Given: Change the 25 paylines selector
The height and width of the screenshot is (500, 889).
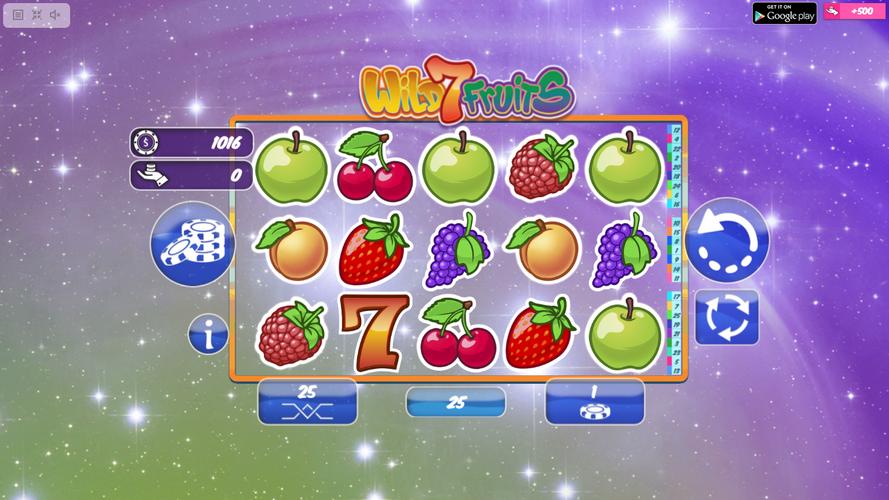Looking at the screenshot, I should point(307,401).
